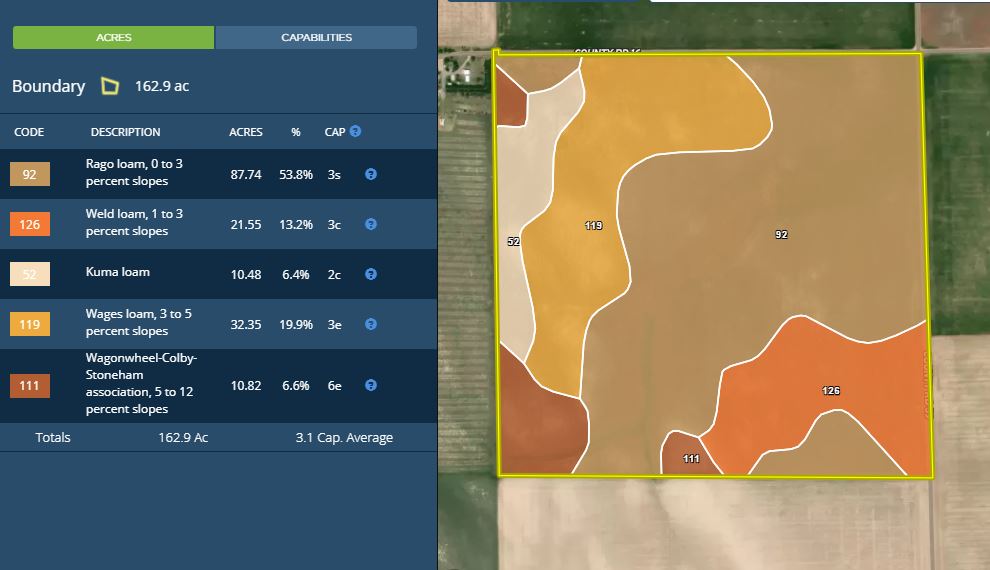Select soil zone 119 on the map
This screenshot has height=570, width=990.
pyautogui.click(x=593, y=226)
